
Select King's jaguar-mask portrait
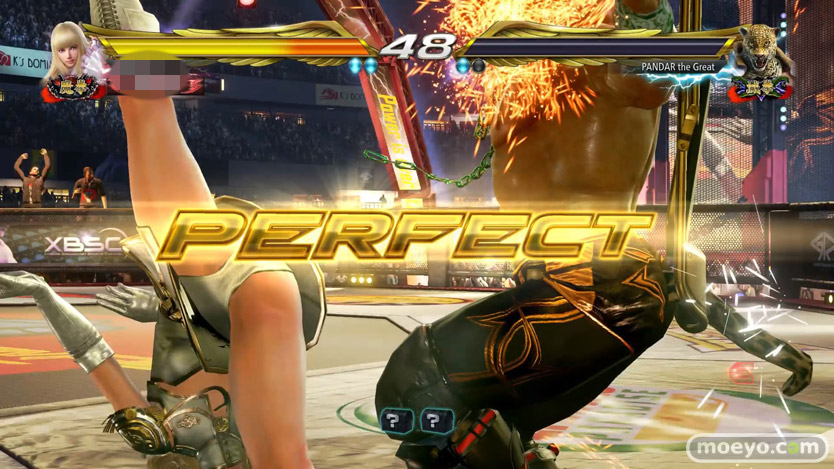(x=764, y=55)
